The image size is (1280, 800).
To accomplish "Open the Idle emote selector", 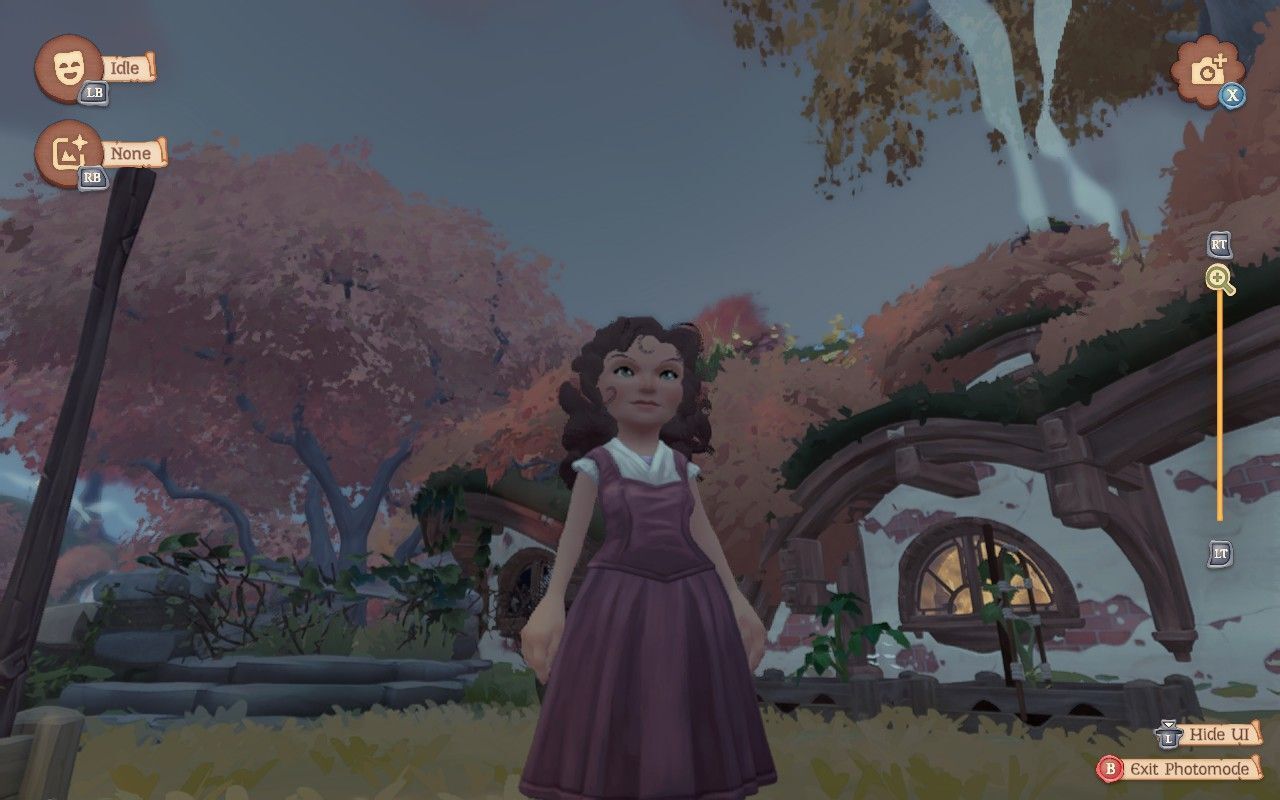I will tap(68, 67).
